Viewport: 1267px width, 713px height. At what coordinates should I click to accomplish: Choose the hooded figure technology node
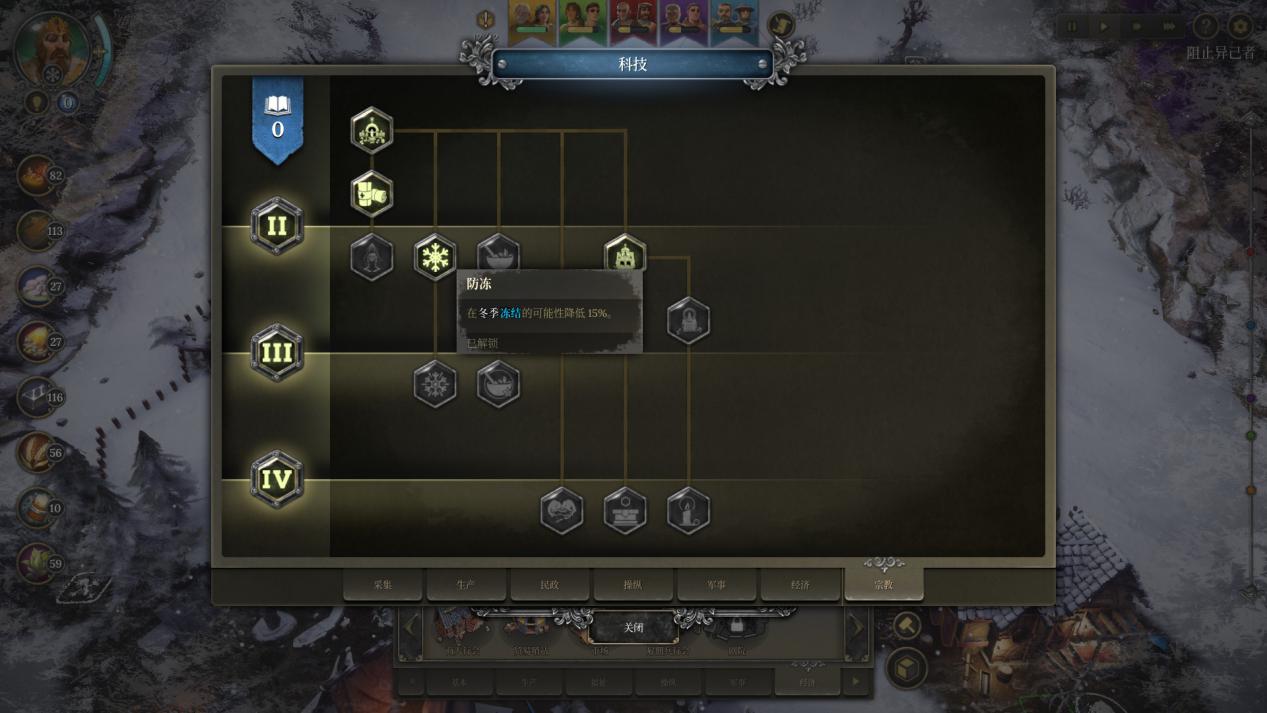(372, 257)
